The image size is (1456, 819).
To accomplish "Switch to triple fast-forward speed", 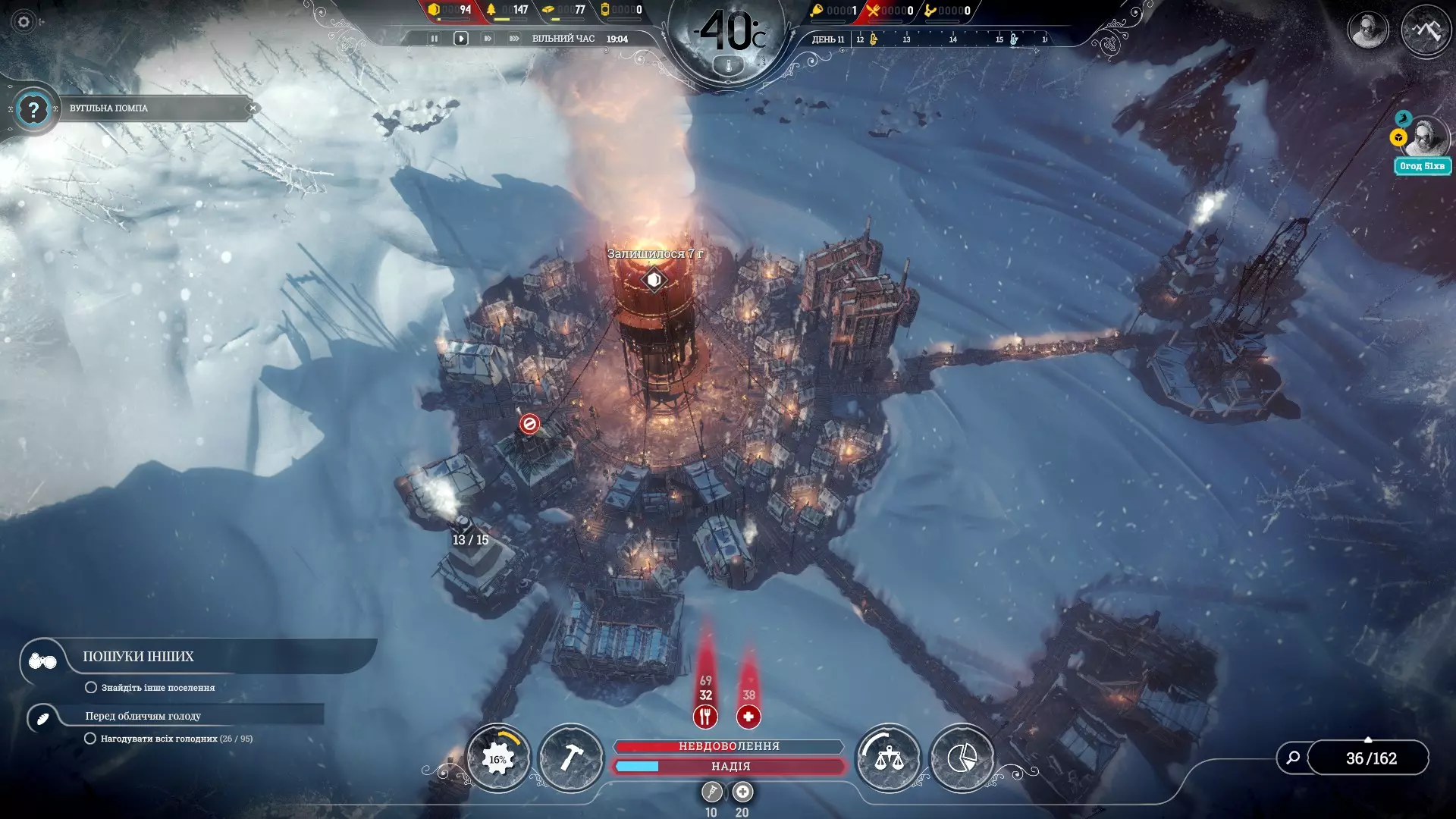I will pyautogui.click(x=514, y=39).
